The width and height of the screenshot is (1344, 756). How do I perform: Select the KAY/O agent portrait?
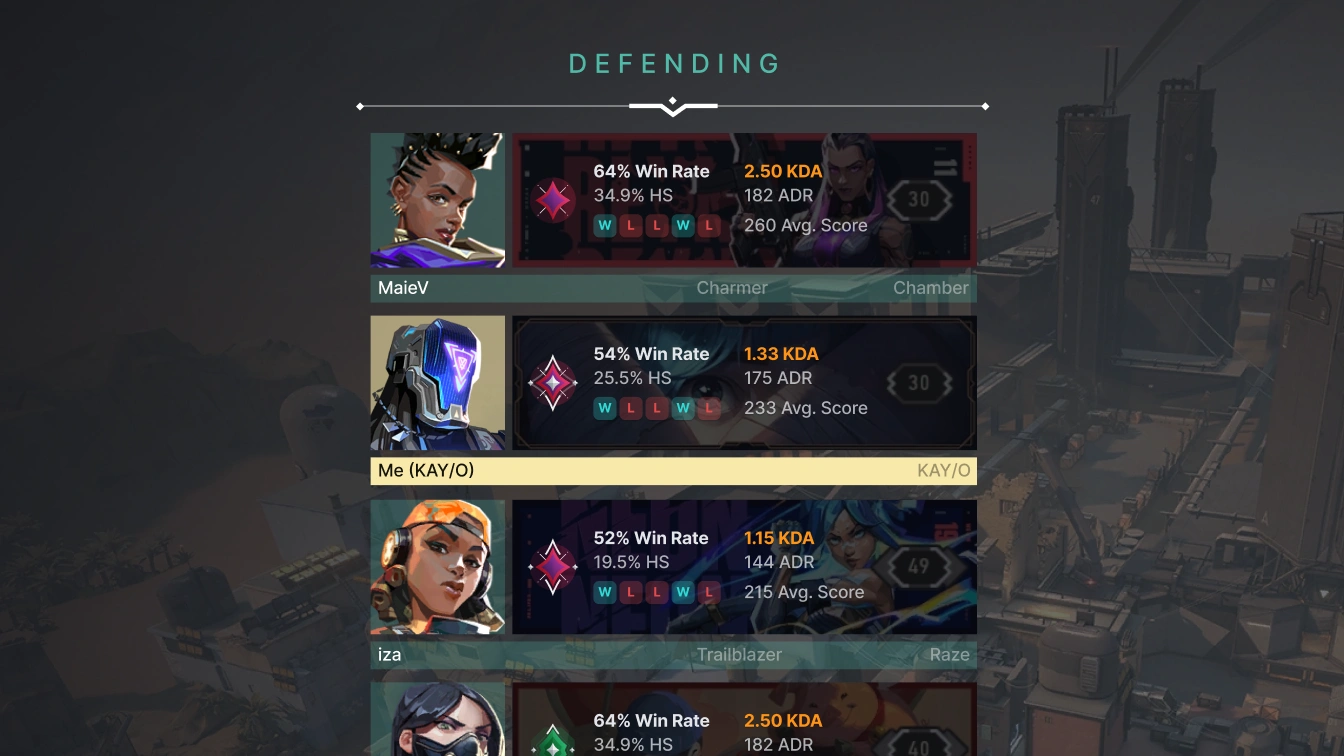438,383
